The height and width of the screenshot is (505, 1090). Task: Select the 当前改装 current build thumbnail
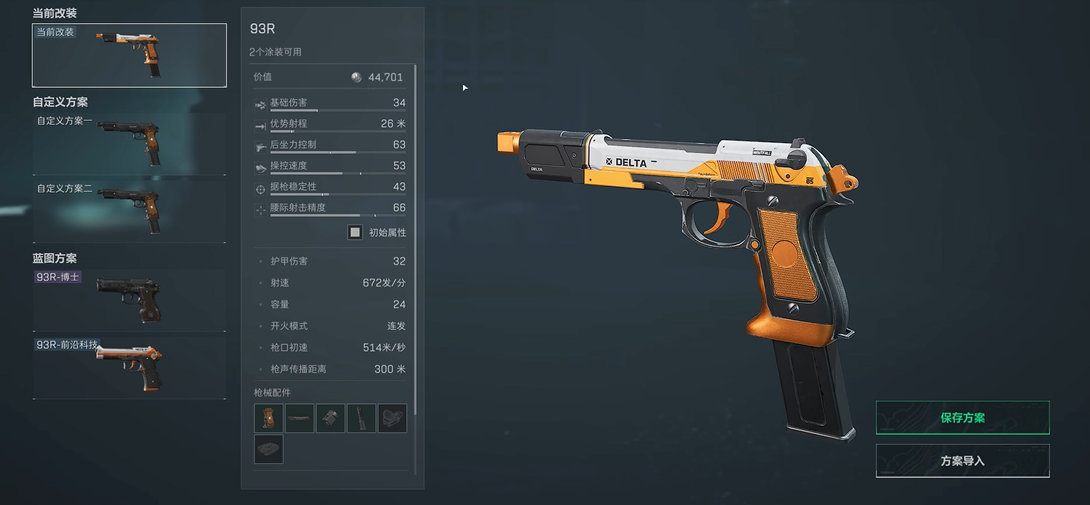tap(129, 55)
